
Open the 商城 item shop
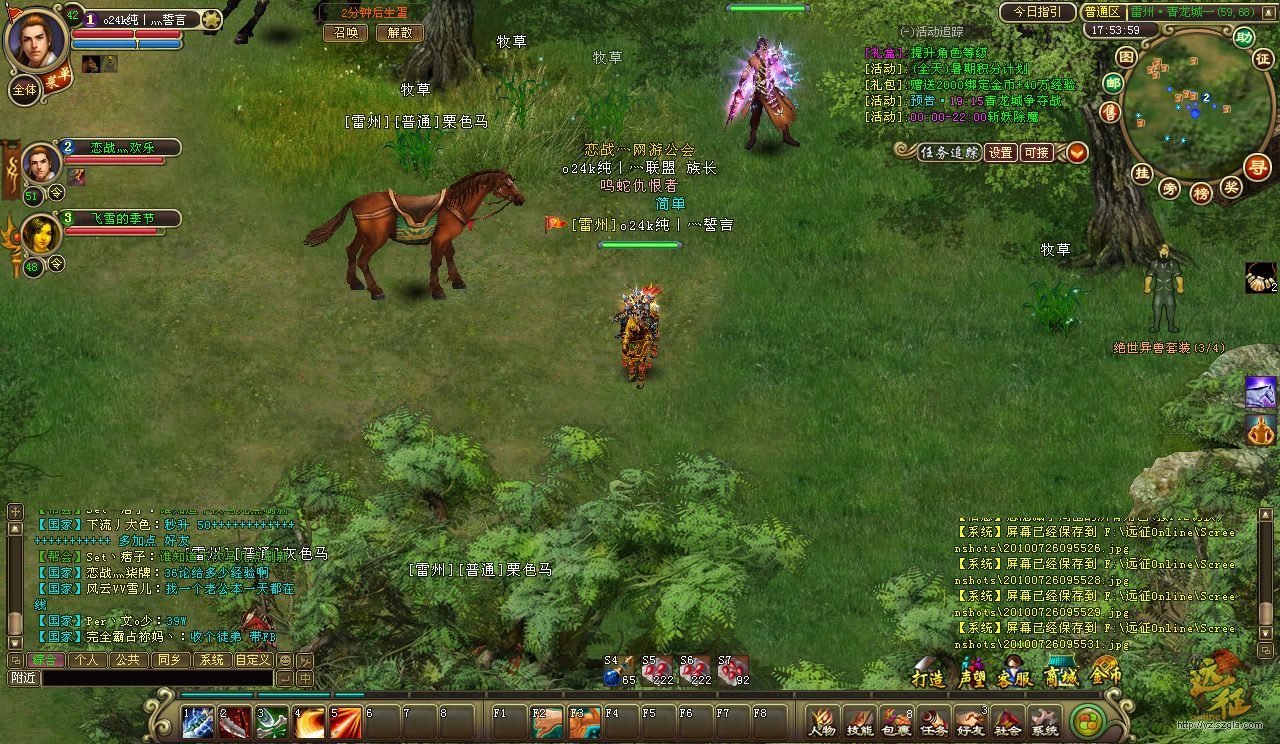(x=1060, y=677)
